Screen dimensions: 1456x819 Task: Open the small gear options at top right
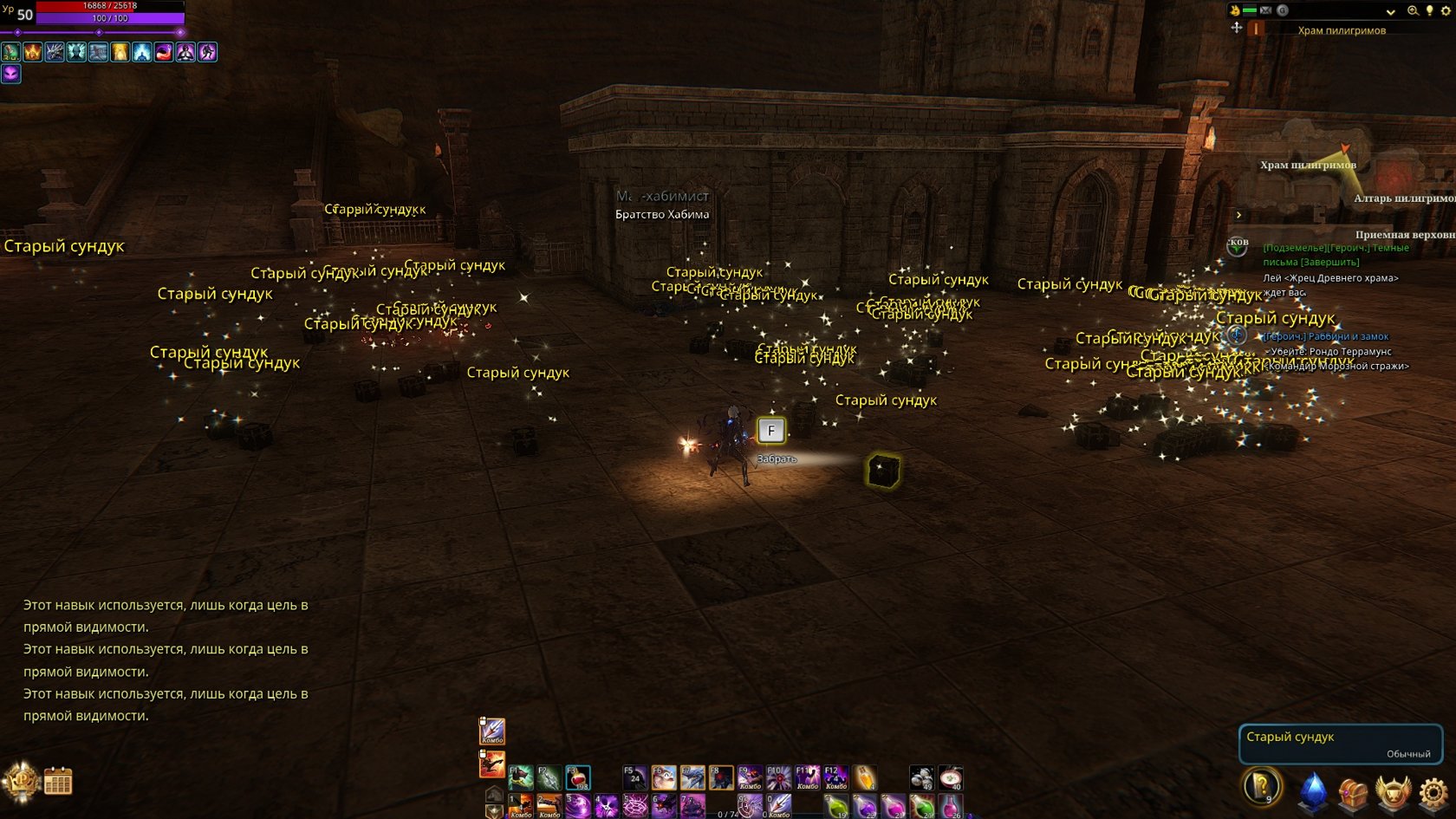pos(1446,10)
